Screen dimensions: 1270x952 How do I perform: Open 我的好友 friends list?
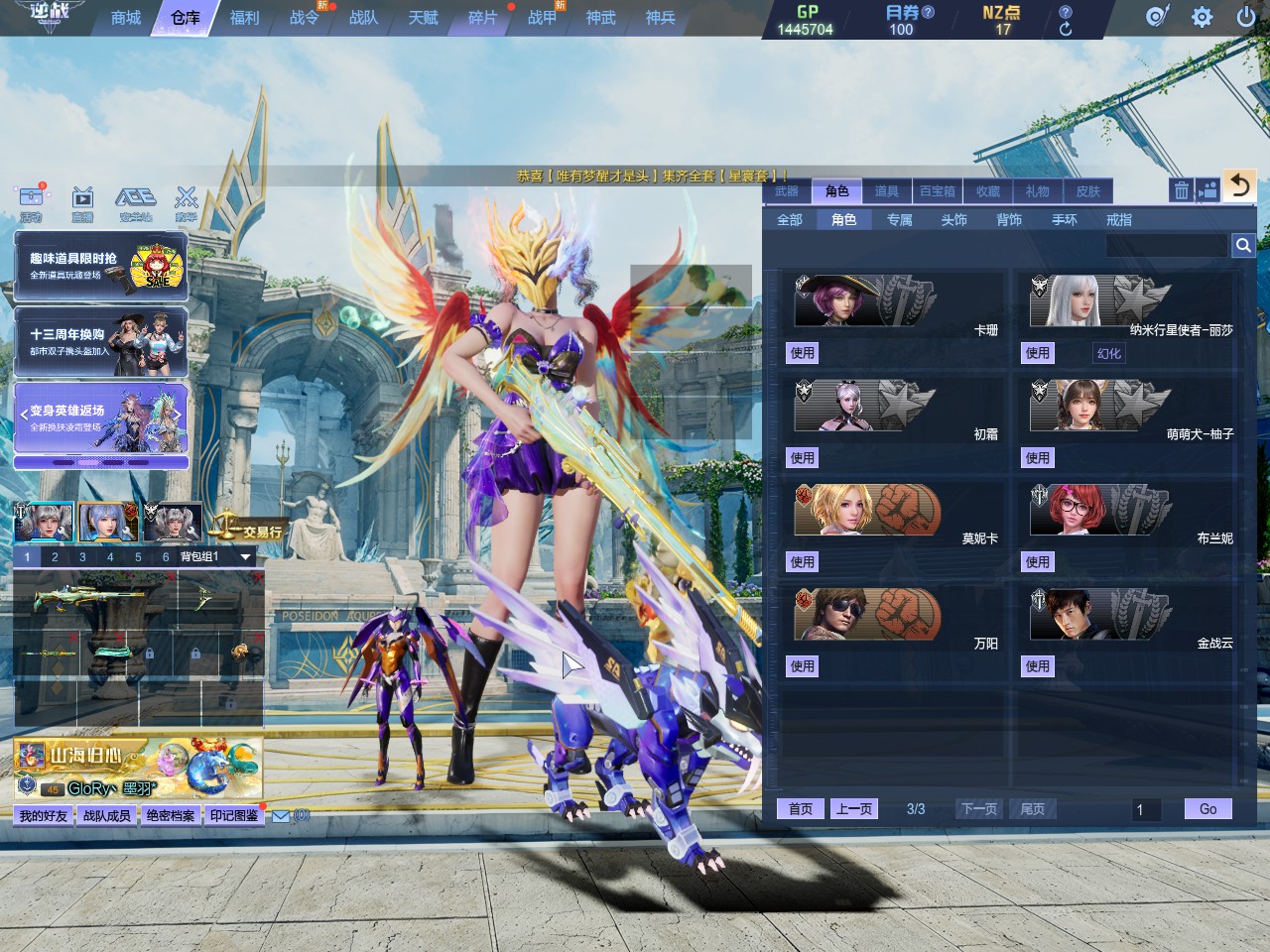pos(44,815)
